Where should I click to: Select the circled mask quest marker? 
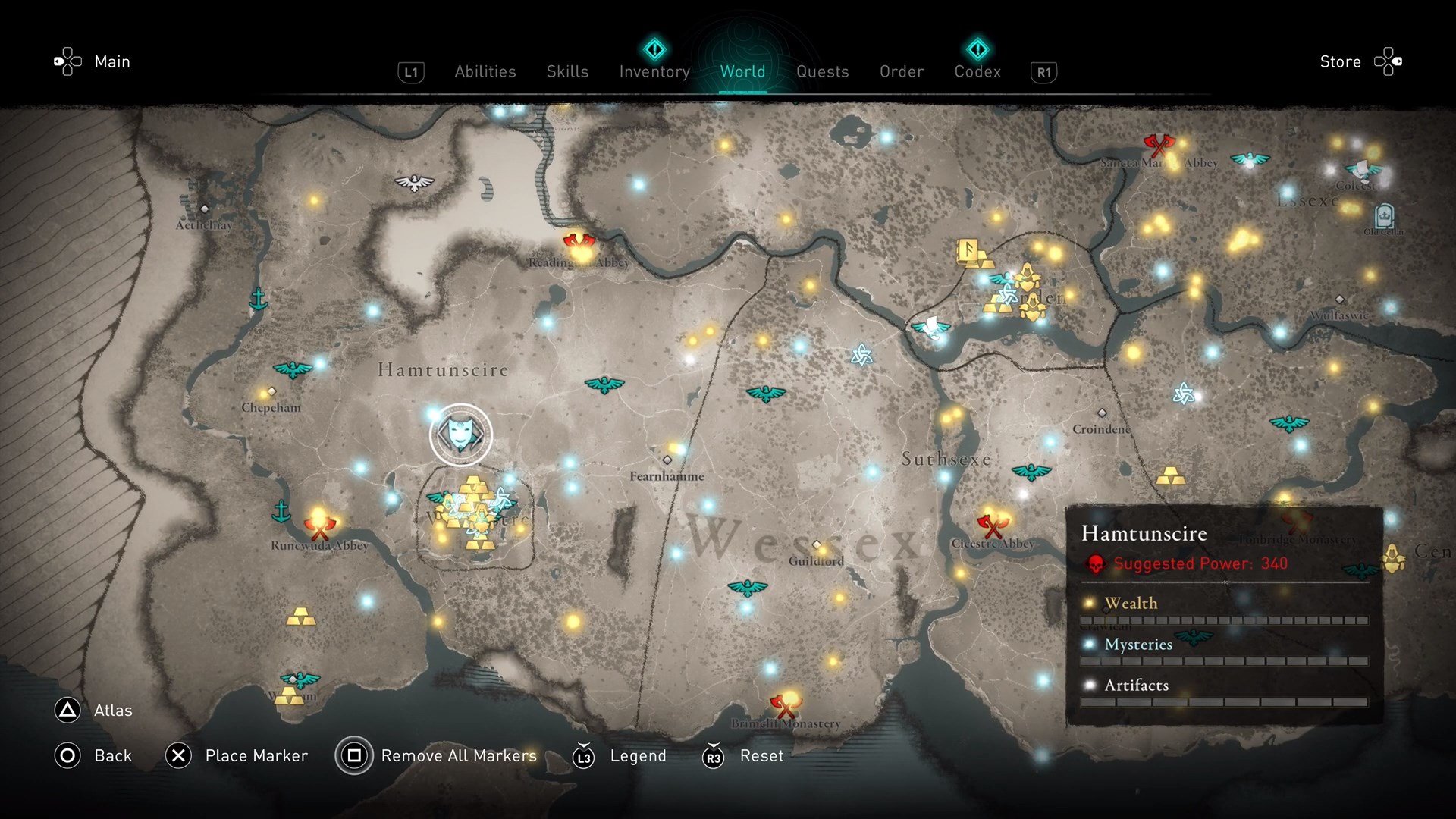point(460,435)
